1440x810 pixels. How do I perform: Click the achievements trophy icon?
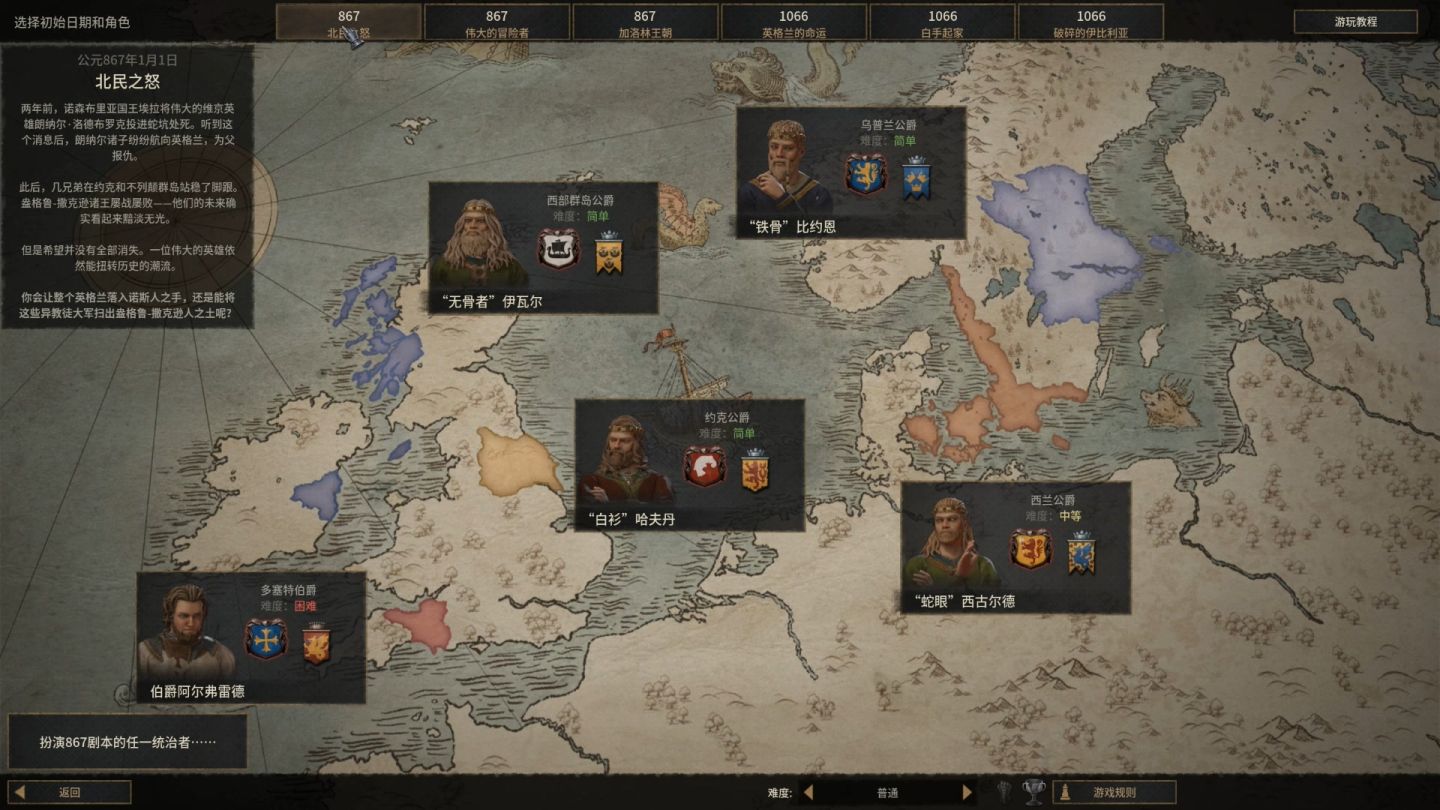click(1034, 792)
